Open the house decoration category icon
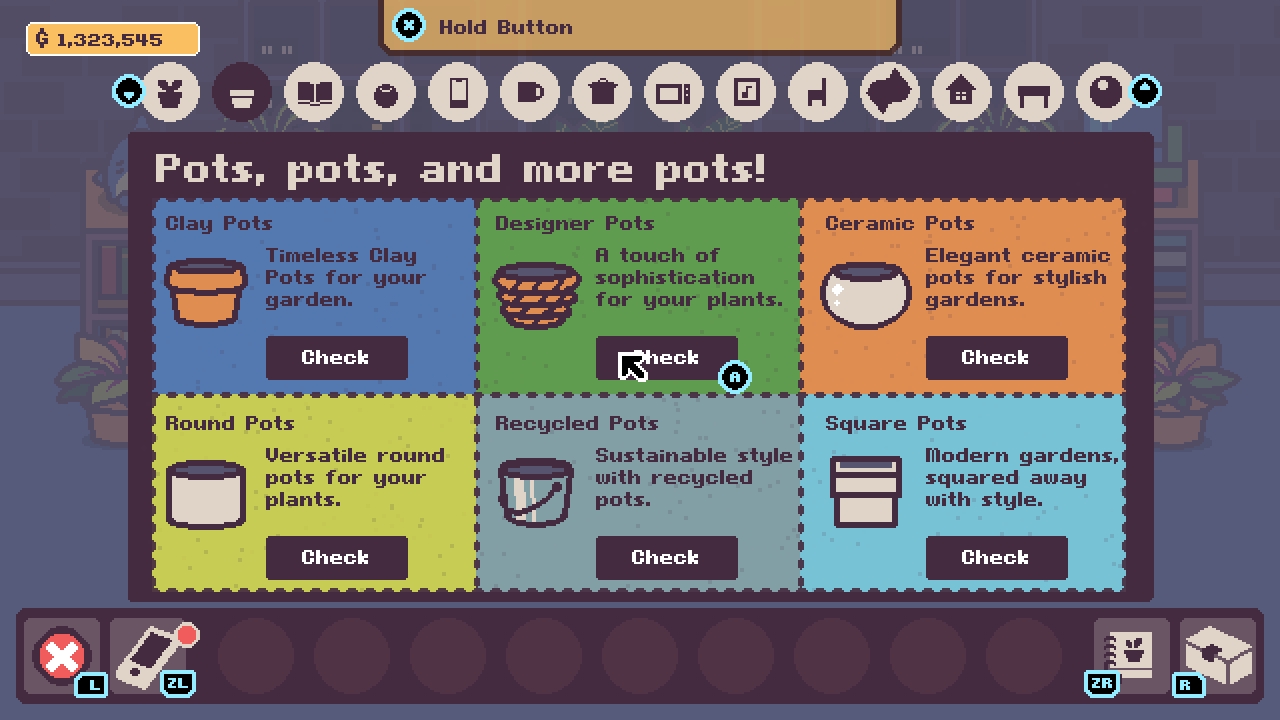 [x=961, y=91]
